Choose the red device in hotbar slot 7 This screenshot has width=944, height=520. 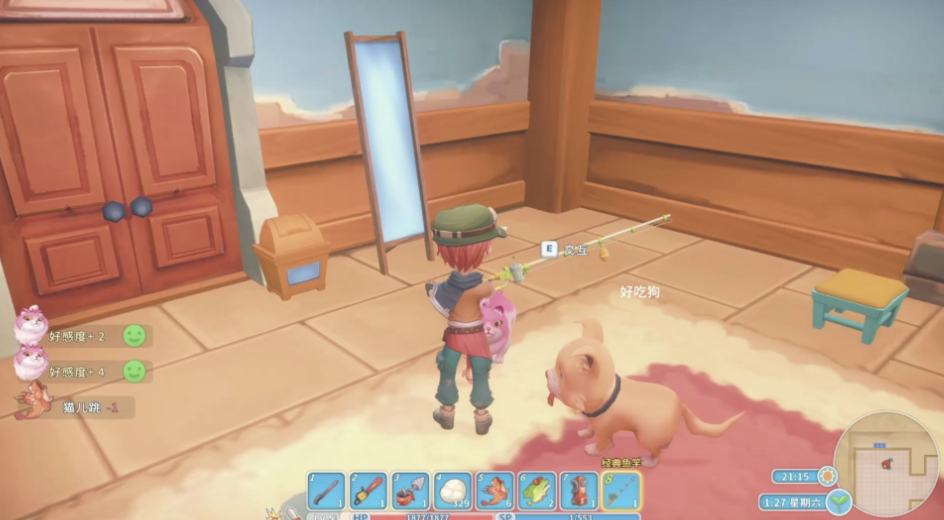tap(579, 491)
